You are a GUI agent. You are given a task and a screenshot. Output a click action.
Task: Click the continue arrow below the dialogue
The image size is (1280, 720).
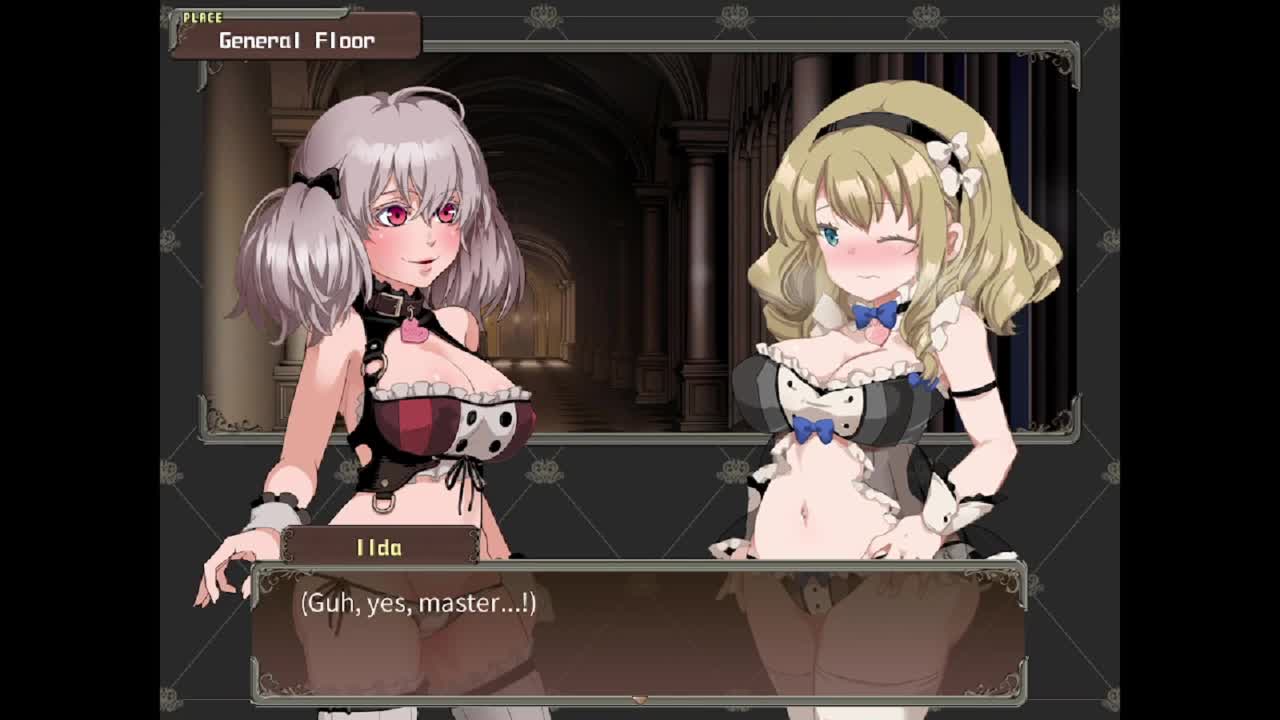click(x=640, y=699)
